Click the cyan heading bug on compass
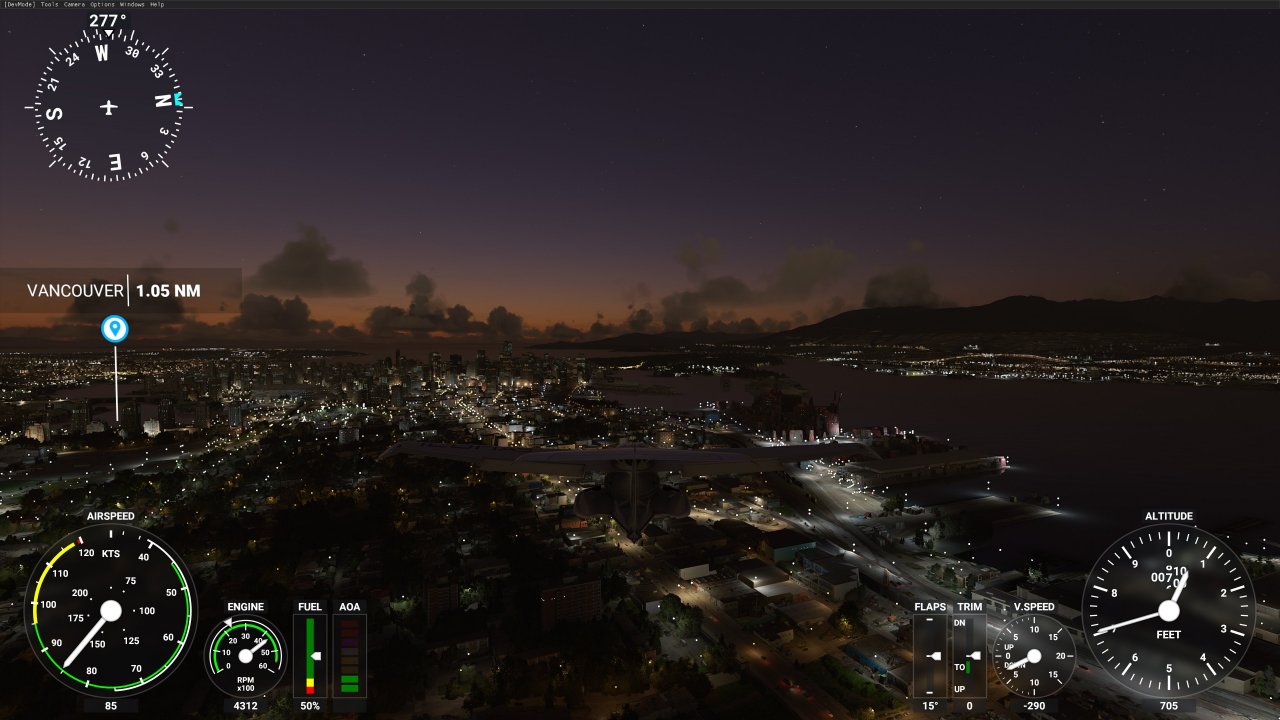1280x720 pixels. (178, 99)
